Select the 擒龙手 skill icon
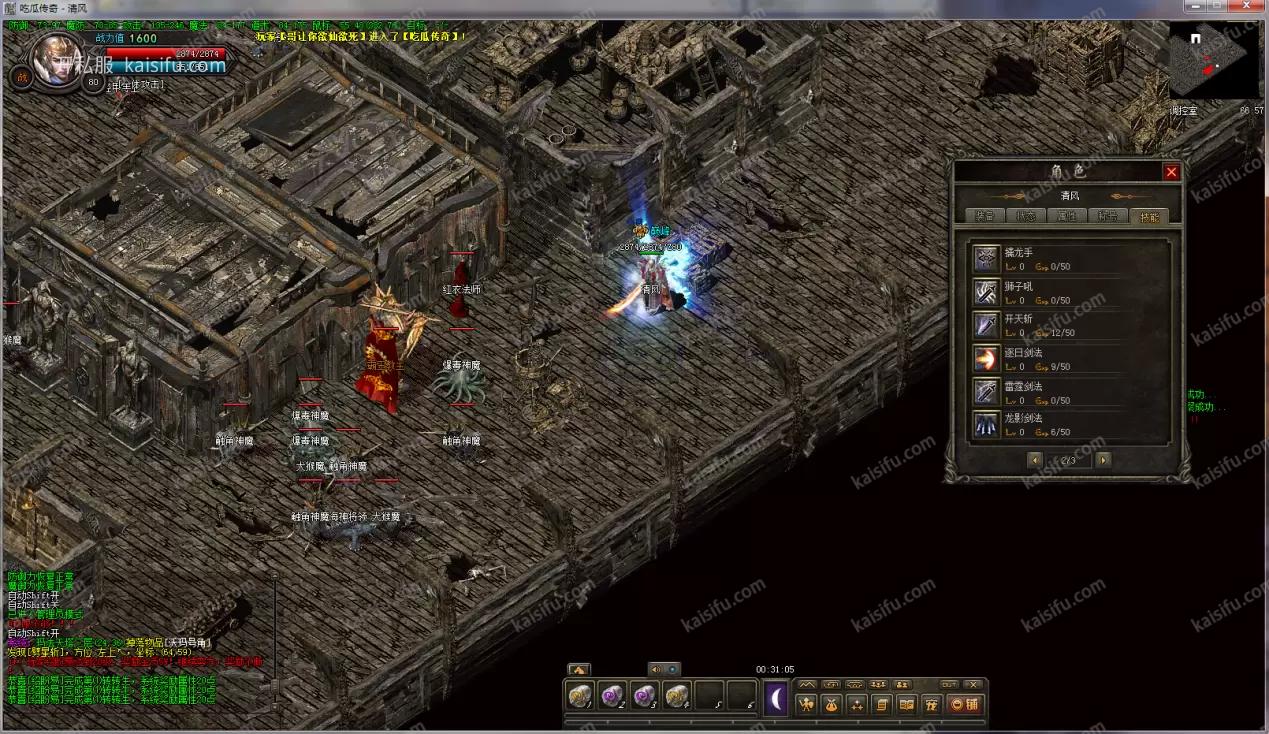1269x734 pixels. pos(987,259)
